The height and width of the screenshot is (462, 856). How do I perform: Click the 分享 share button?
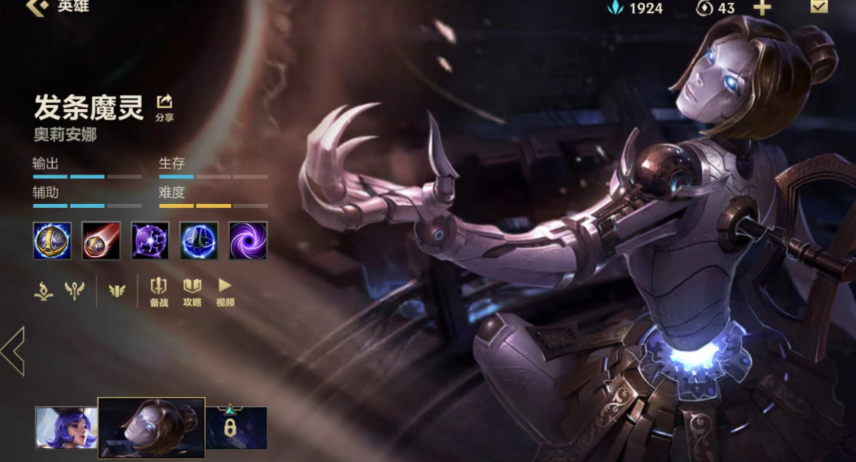coord(165,106)
